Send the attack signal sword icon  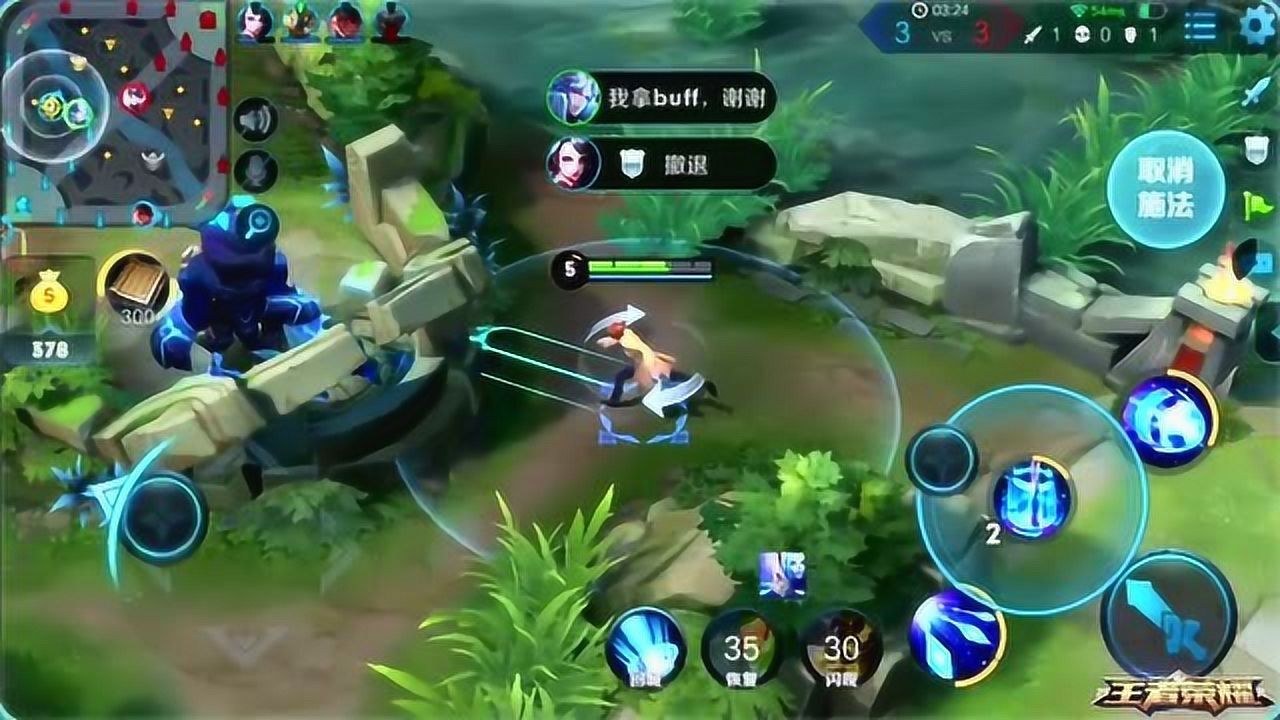[x=1256, y=93]
